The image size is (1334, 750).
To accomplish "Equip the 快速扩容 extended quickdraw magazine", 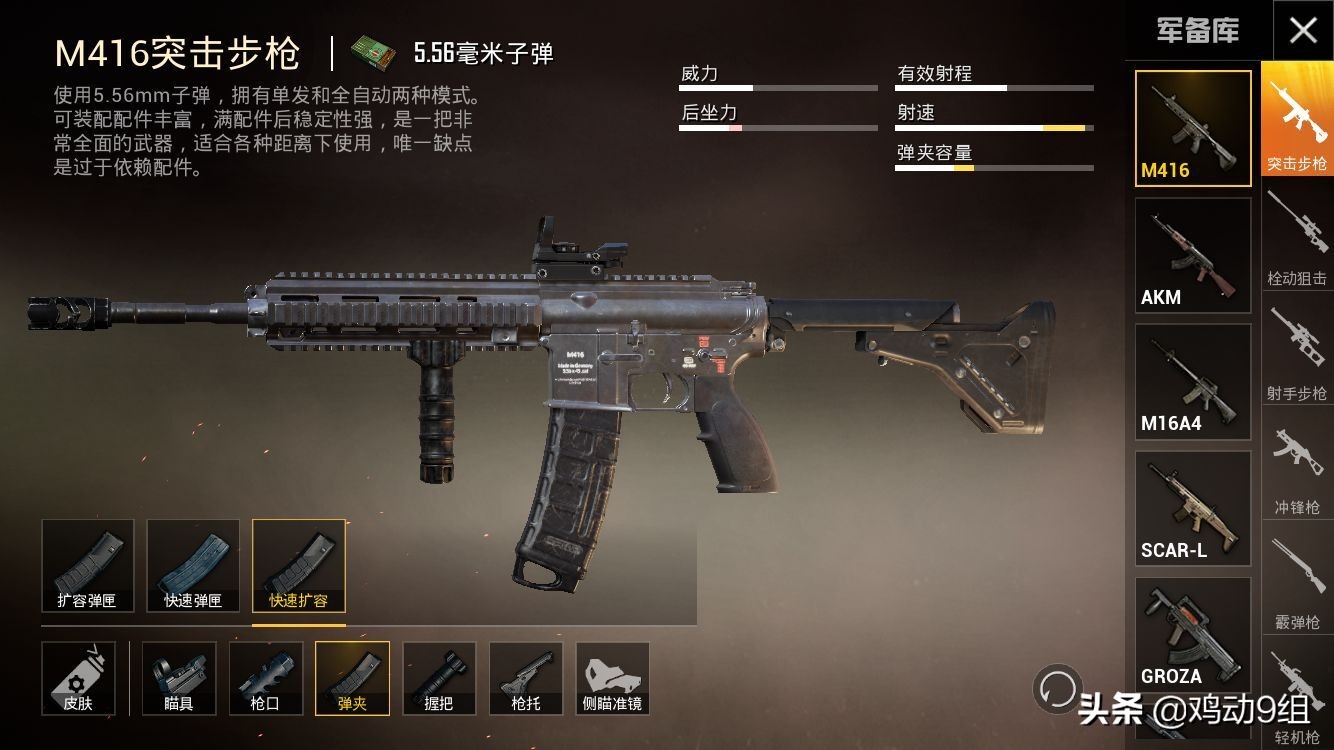I will coord(297,565).
